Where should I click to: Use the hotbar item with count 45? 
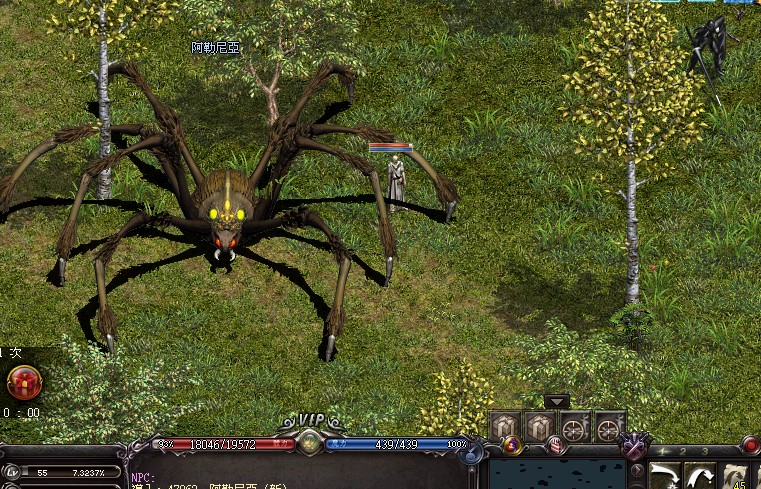click(x=735, y=477)
